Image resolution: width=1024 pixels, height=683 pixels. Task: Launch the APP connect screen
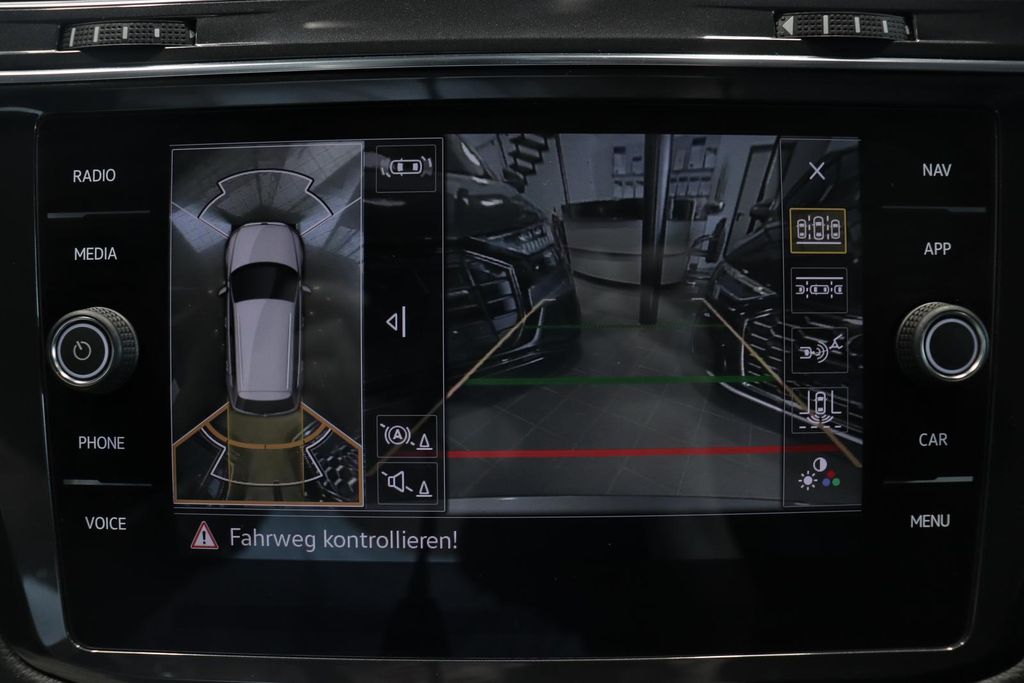937,249
